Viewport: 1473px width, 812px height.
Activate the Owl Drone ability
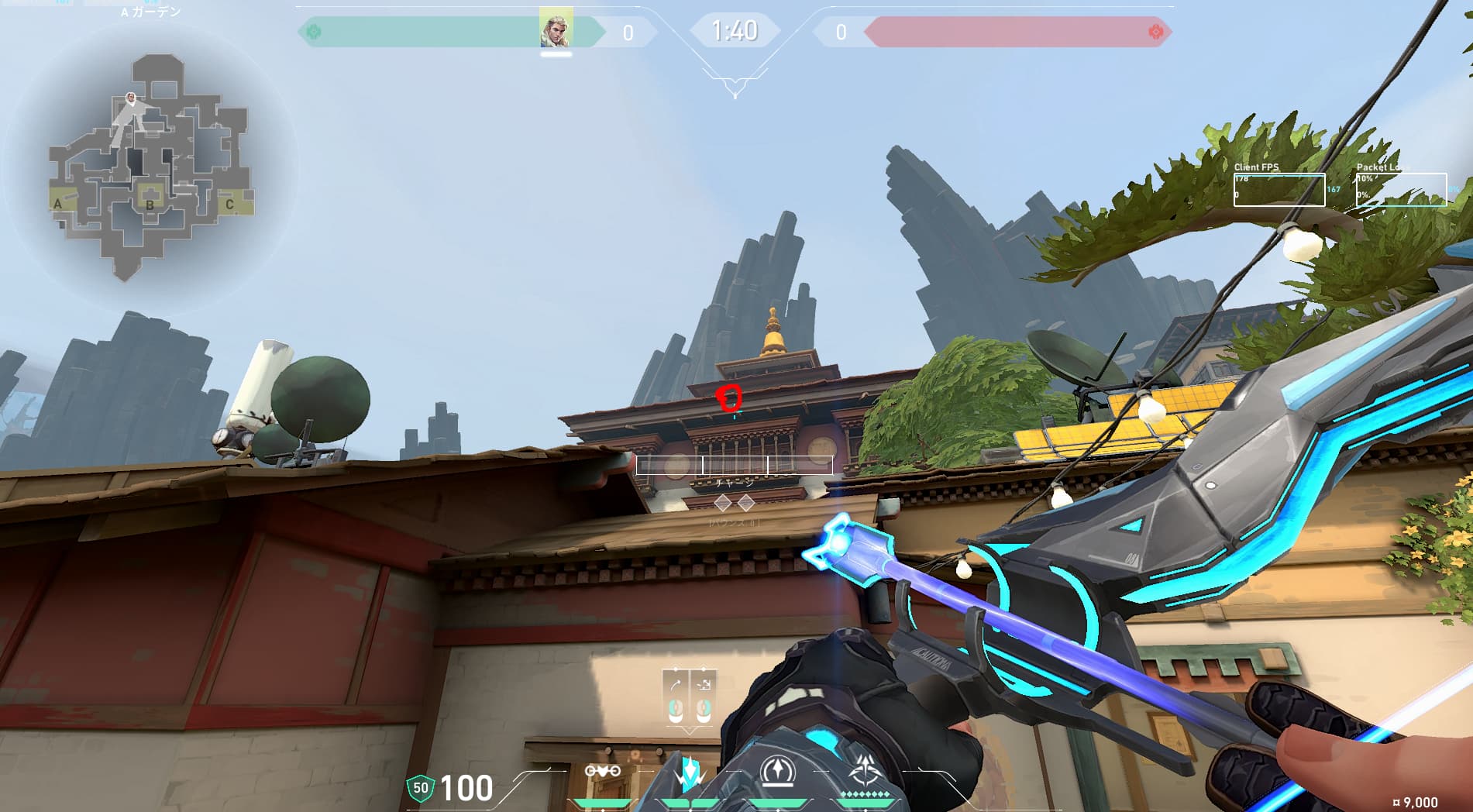pos(602,772)
